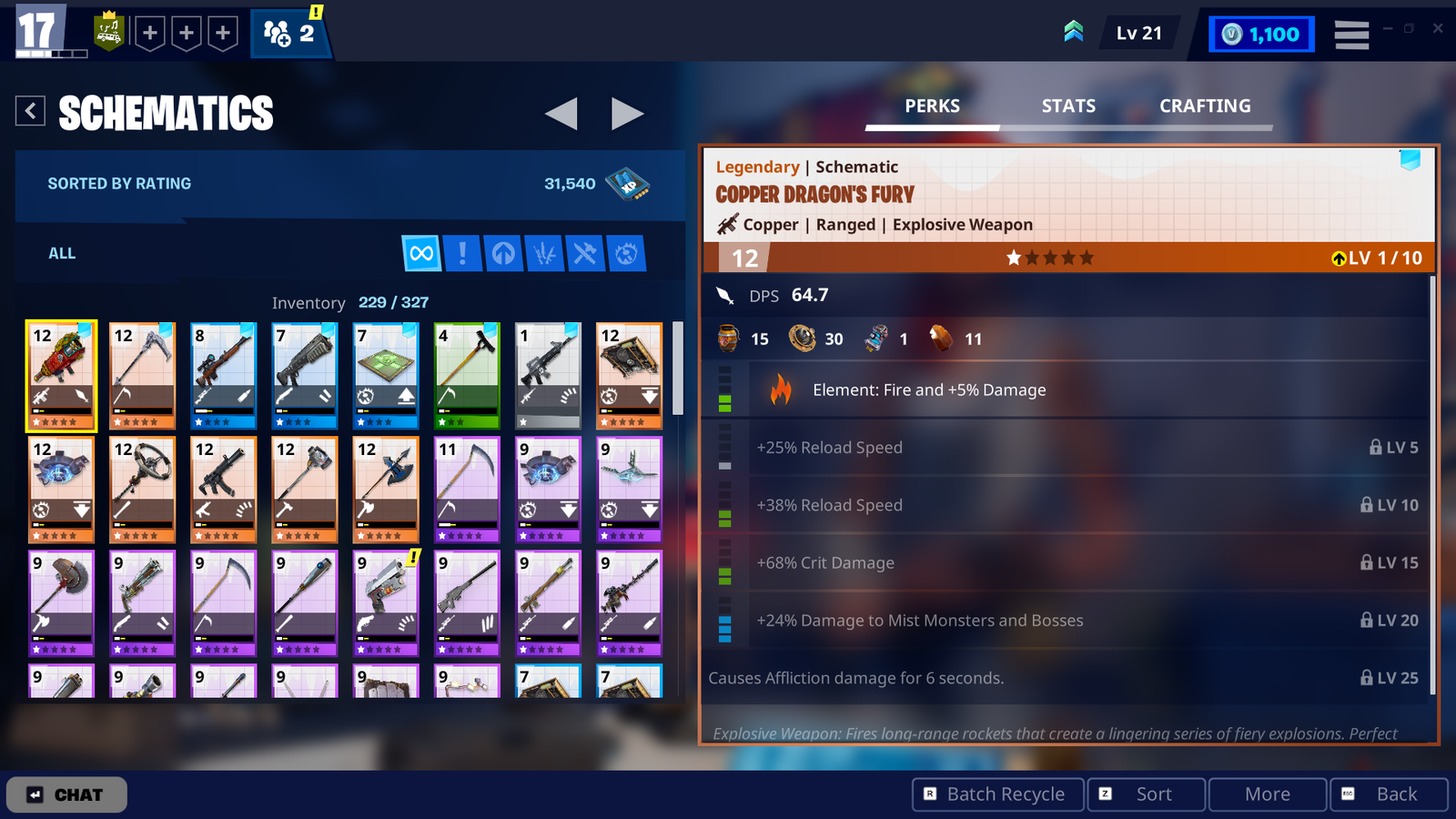The width and height of the screenshot is (1456, 819).
Task: Toggle the melee weapons filter
Action: pos(583,254)
